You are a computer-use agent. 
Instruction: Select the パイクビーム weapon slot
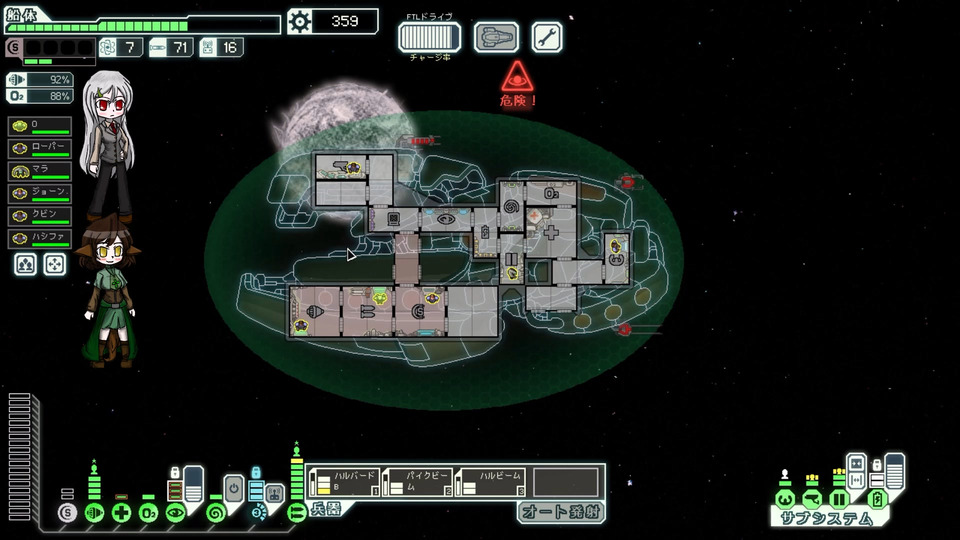418,482
